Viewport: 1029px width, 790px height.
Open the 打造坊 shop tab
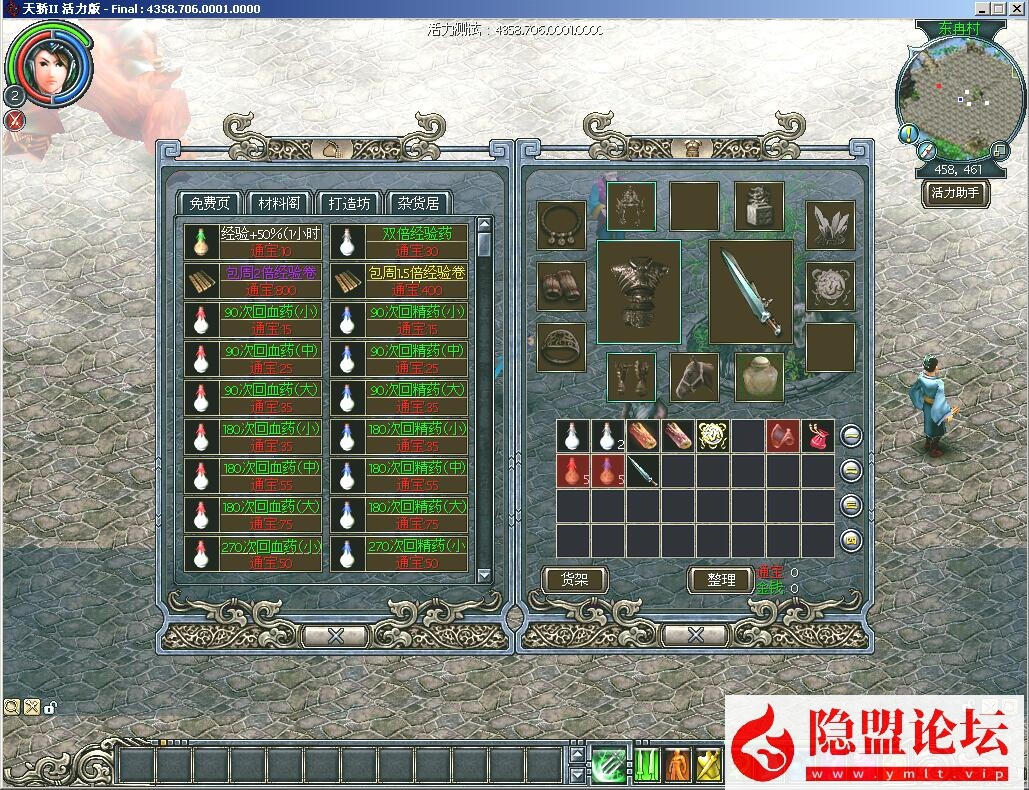(349, 203)
